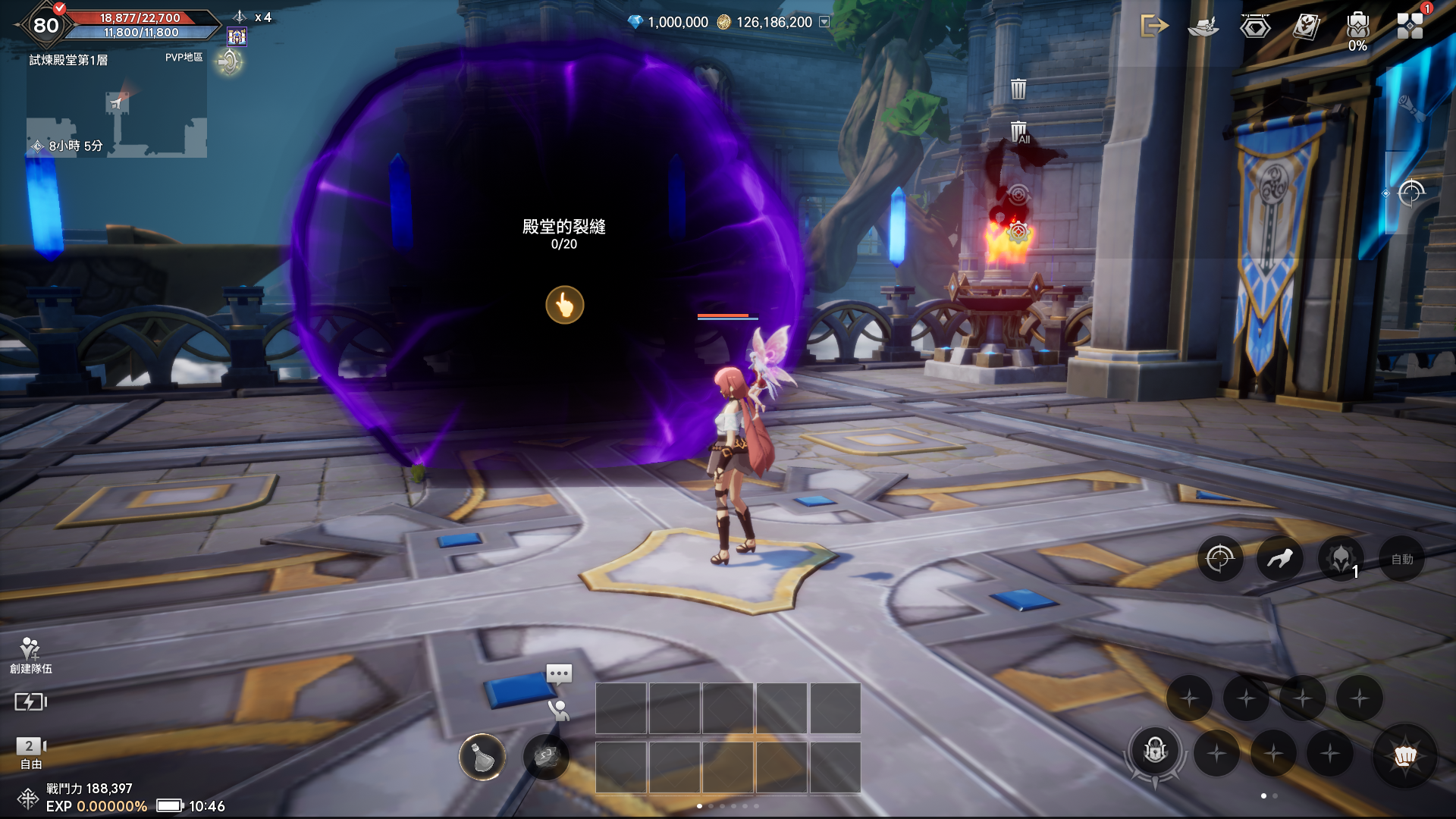Viewport: 1456px width, 819px height.
Task: Tap the hand icon to enter the rift
Action: (x=565, y=305)
